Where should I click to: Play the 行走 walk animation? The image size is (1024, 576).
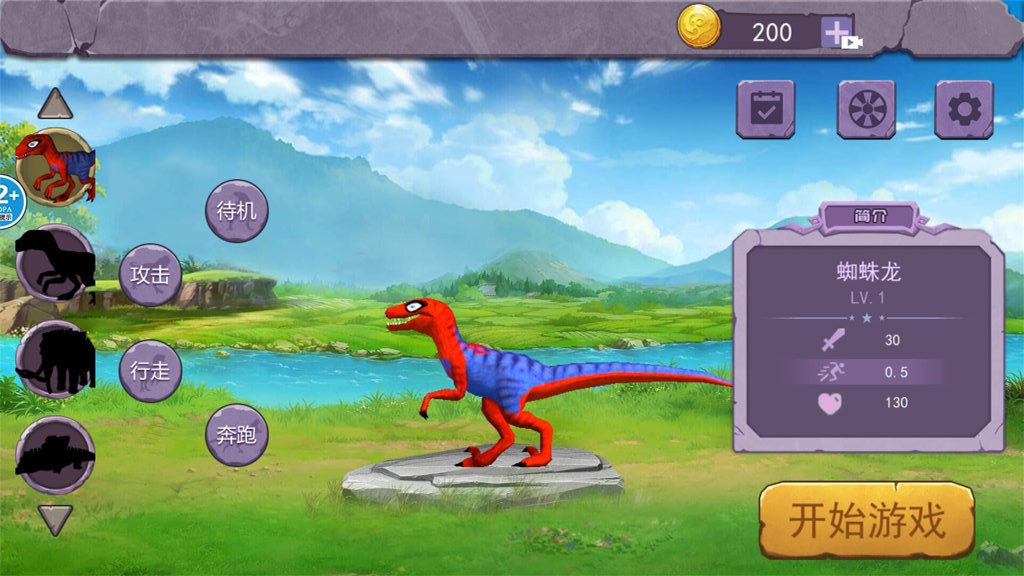coord(150,371)
